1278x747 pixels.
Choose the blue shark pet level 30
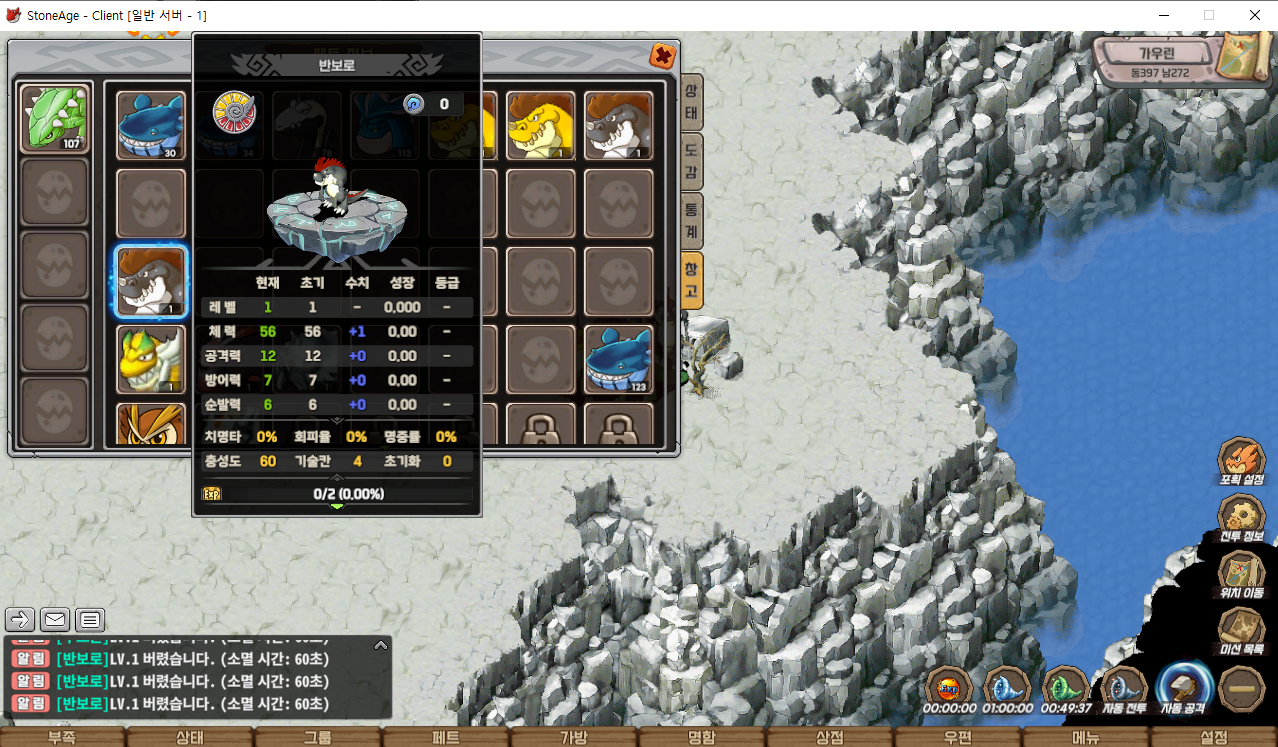coord(151,126)
